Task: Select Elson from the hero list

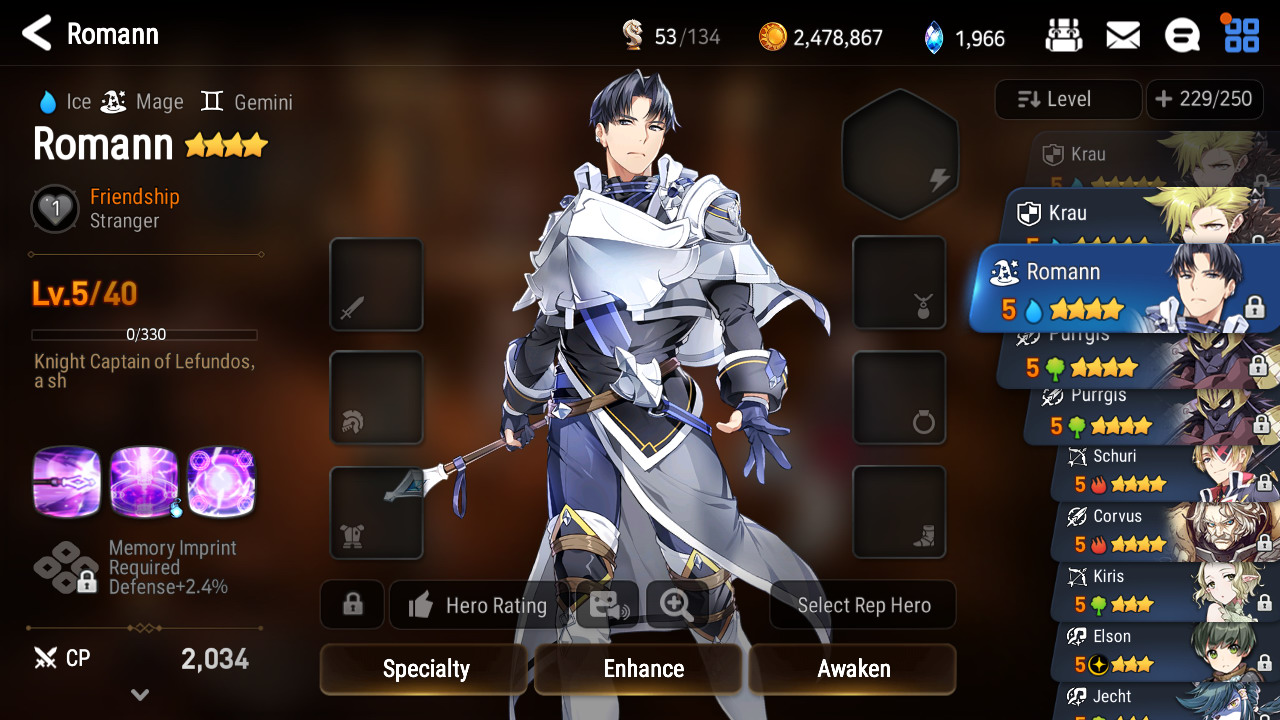Action: pos(1150,650)
